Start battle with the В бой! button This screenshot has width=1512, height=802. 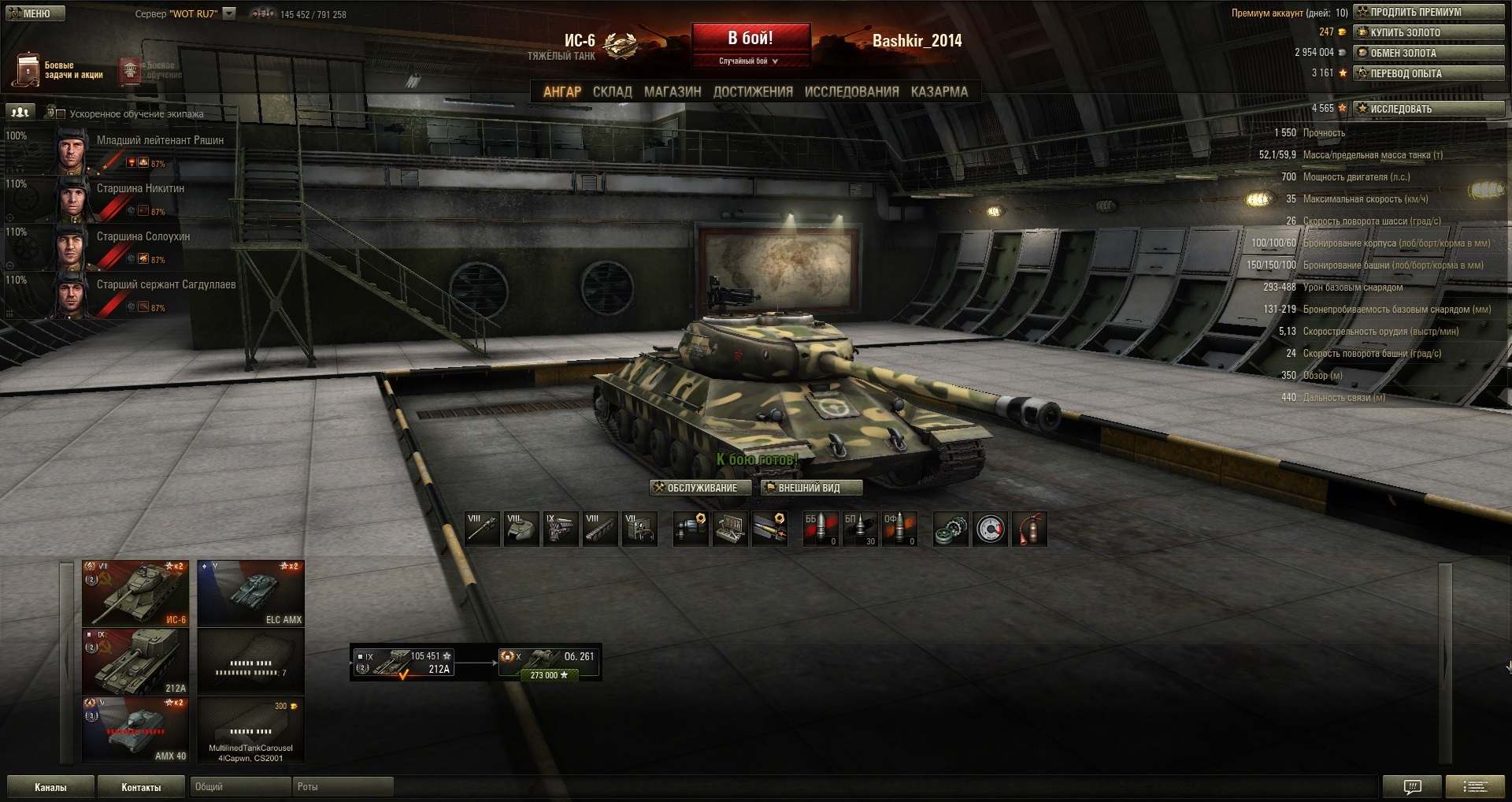coord(750,39)
